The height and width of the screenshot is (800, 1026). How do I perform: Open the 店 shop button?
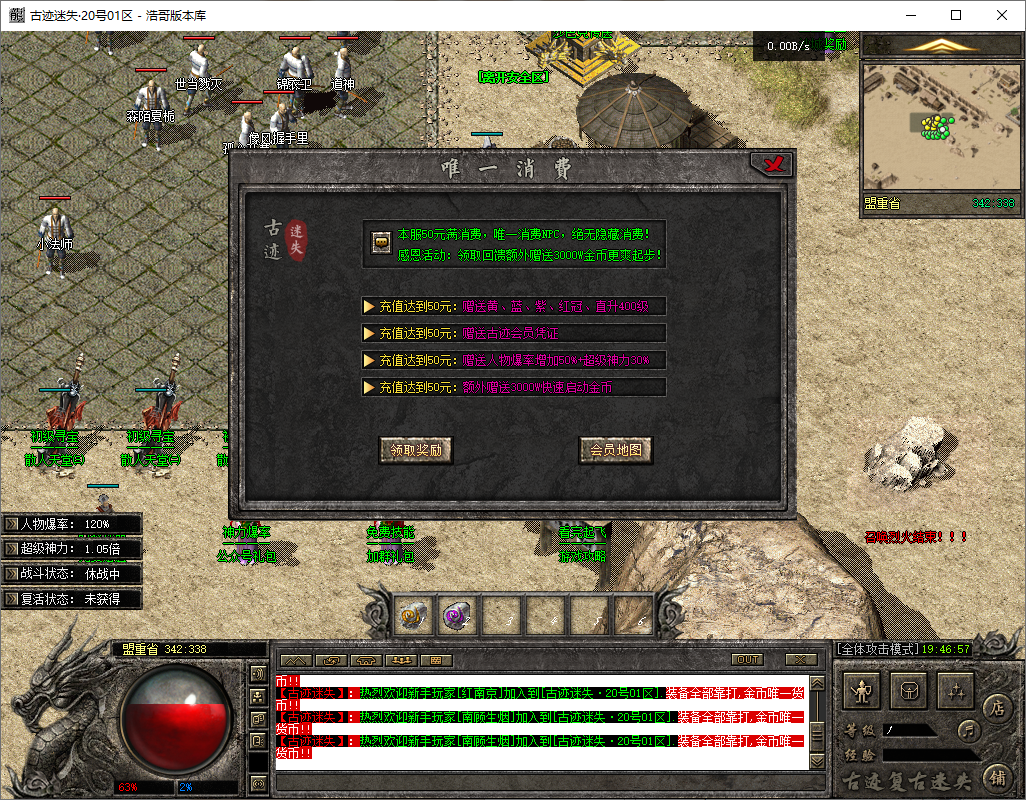click(x=996, y=707)
